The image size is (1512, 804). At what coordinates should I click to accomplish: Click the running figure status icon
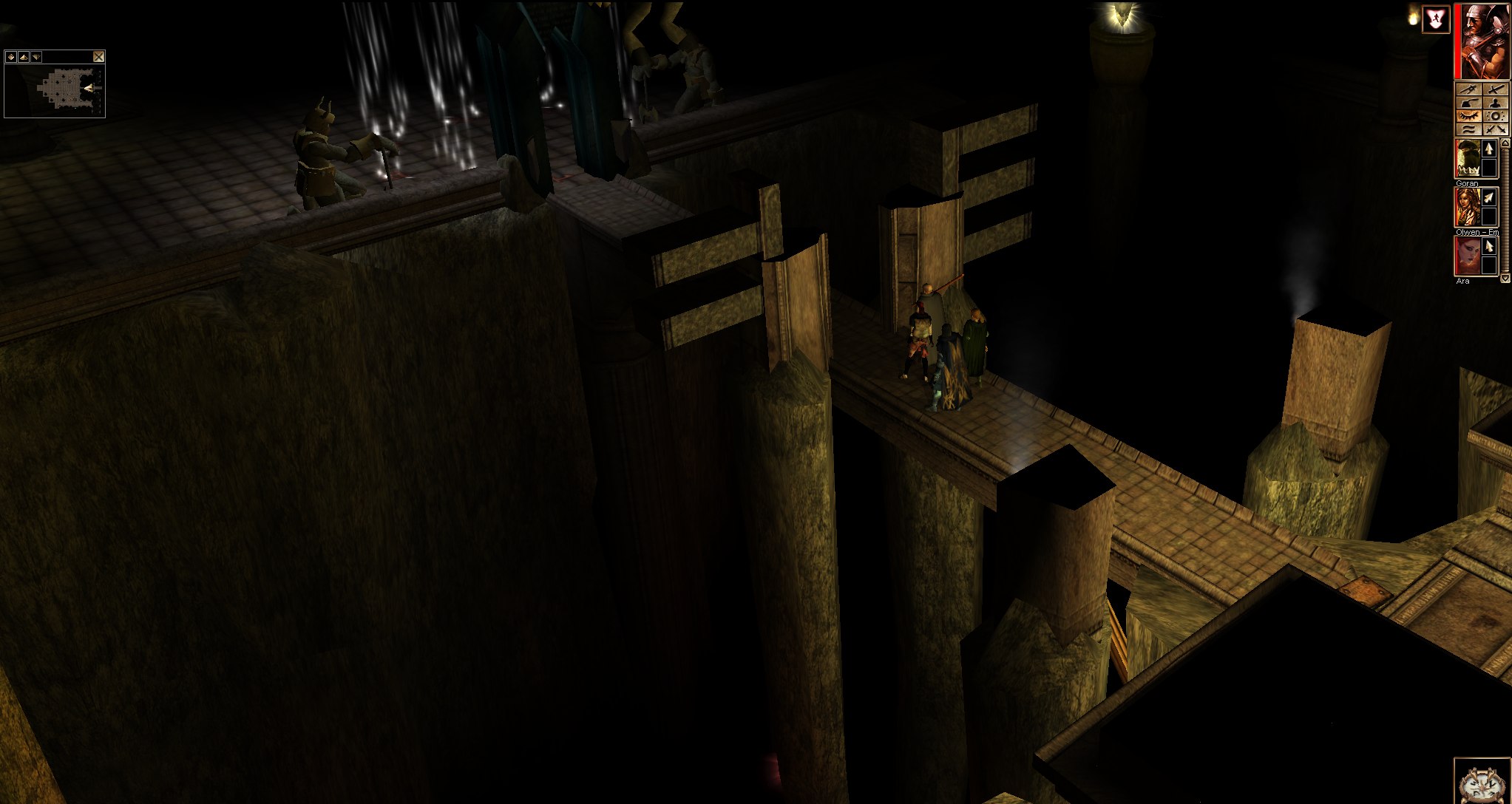[x=1436, y=20]
